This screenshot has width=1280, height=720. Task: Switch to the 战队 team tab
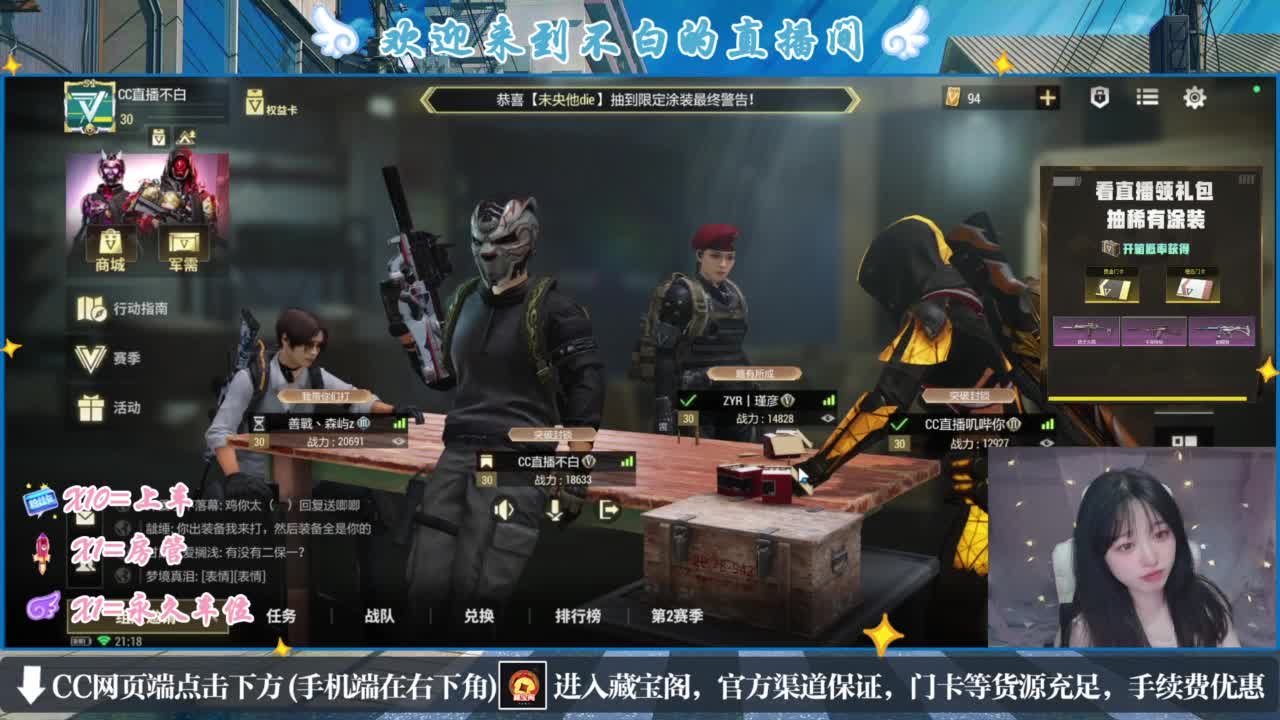[x=377, y=618]
